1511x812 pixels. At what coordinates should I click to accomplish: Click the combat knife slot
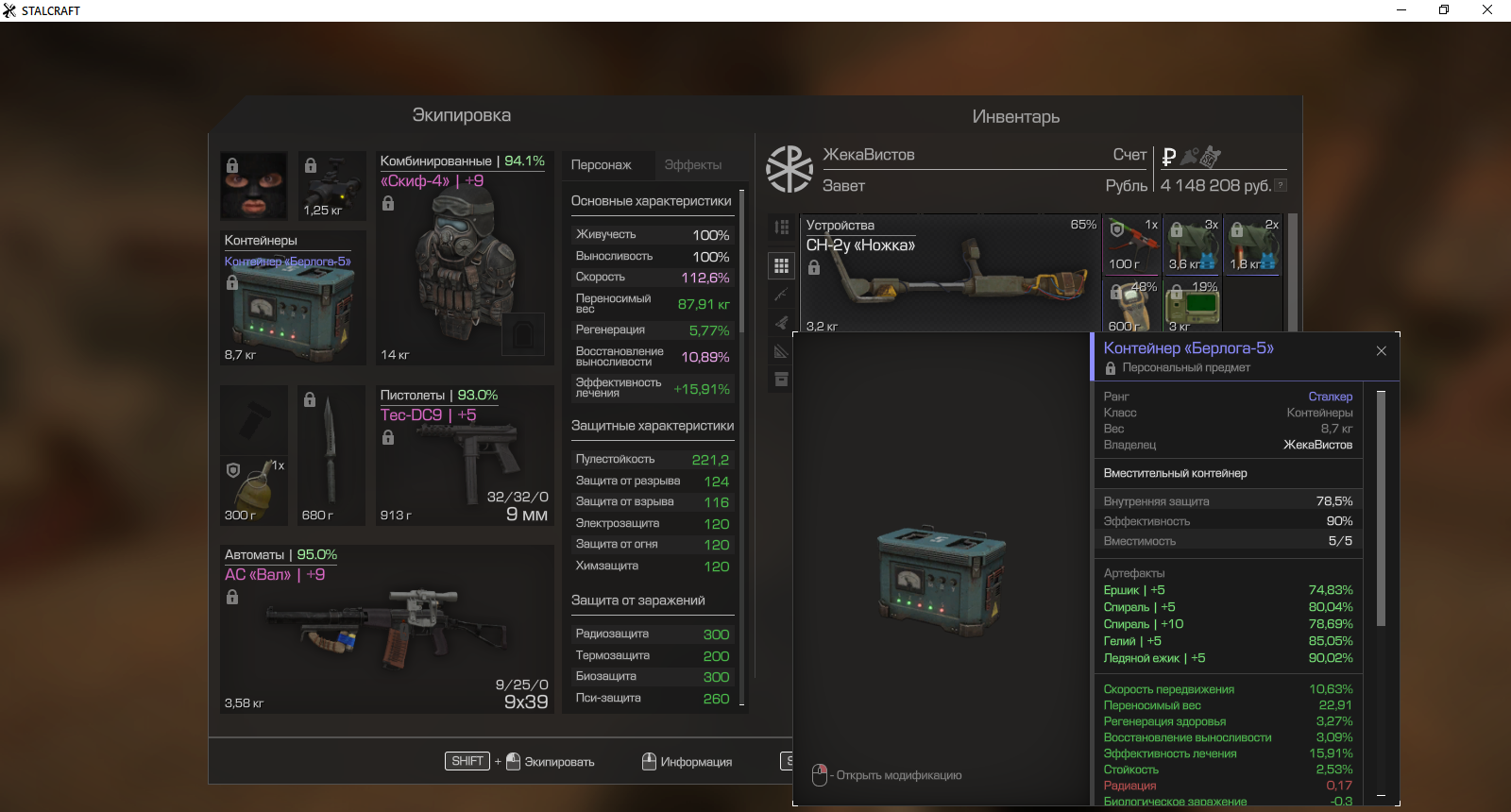pyautogui.click(x=331, y=453)
